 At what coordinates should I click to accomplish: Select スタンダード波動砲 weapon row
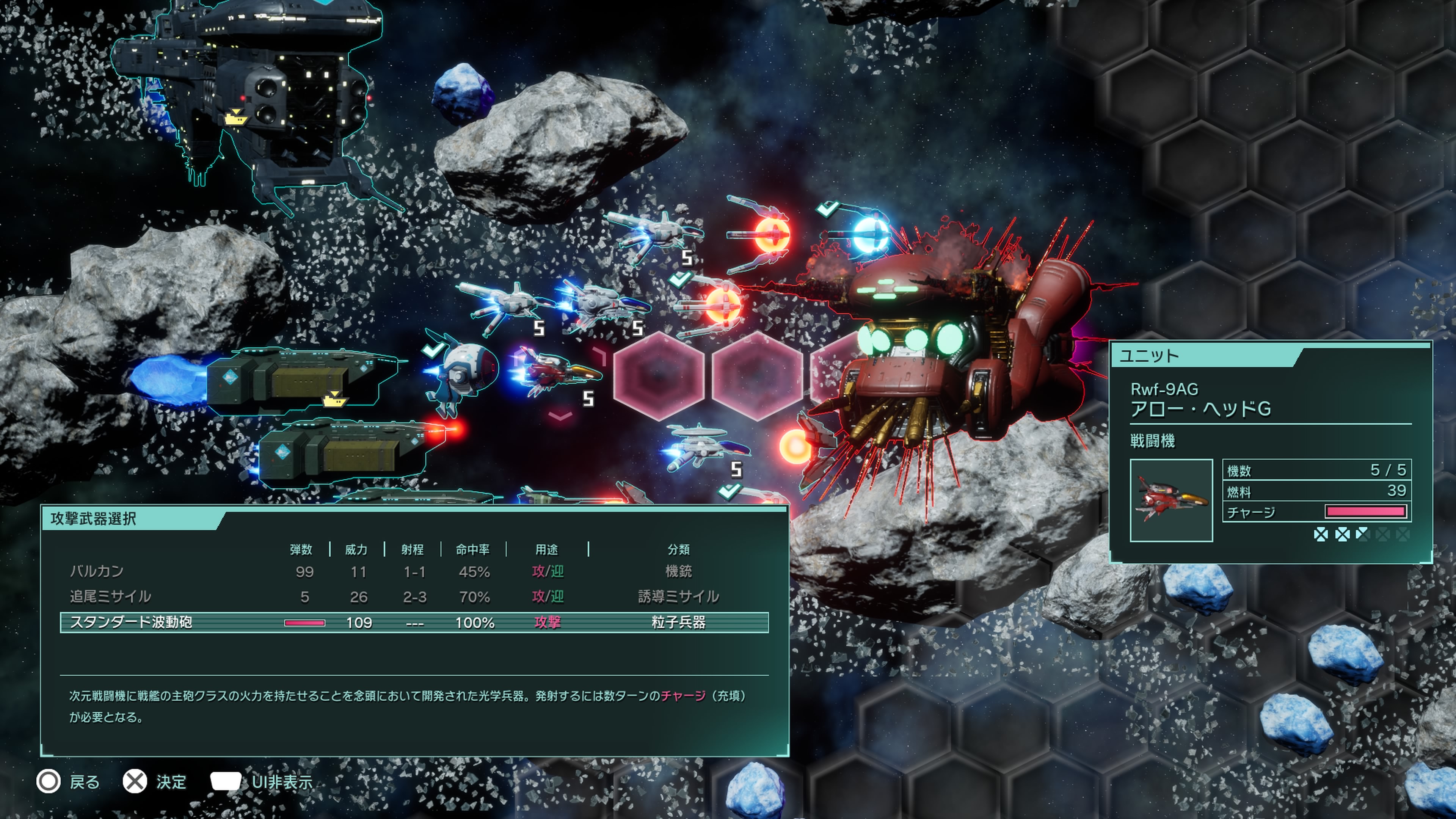pyautogui.click(x=414, y=622)
